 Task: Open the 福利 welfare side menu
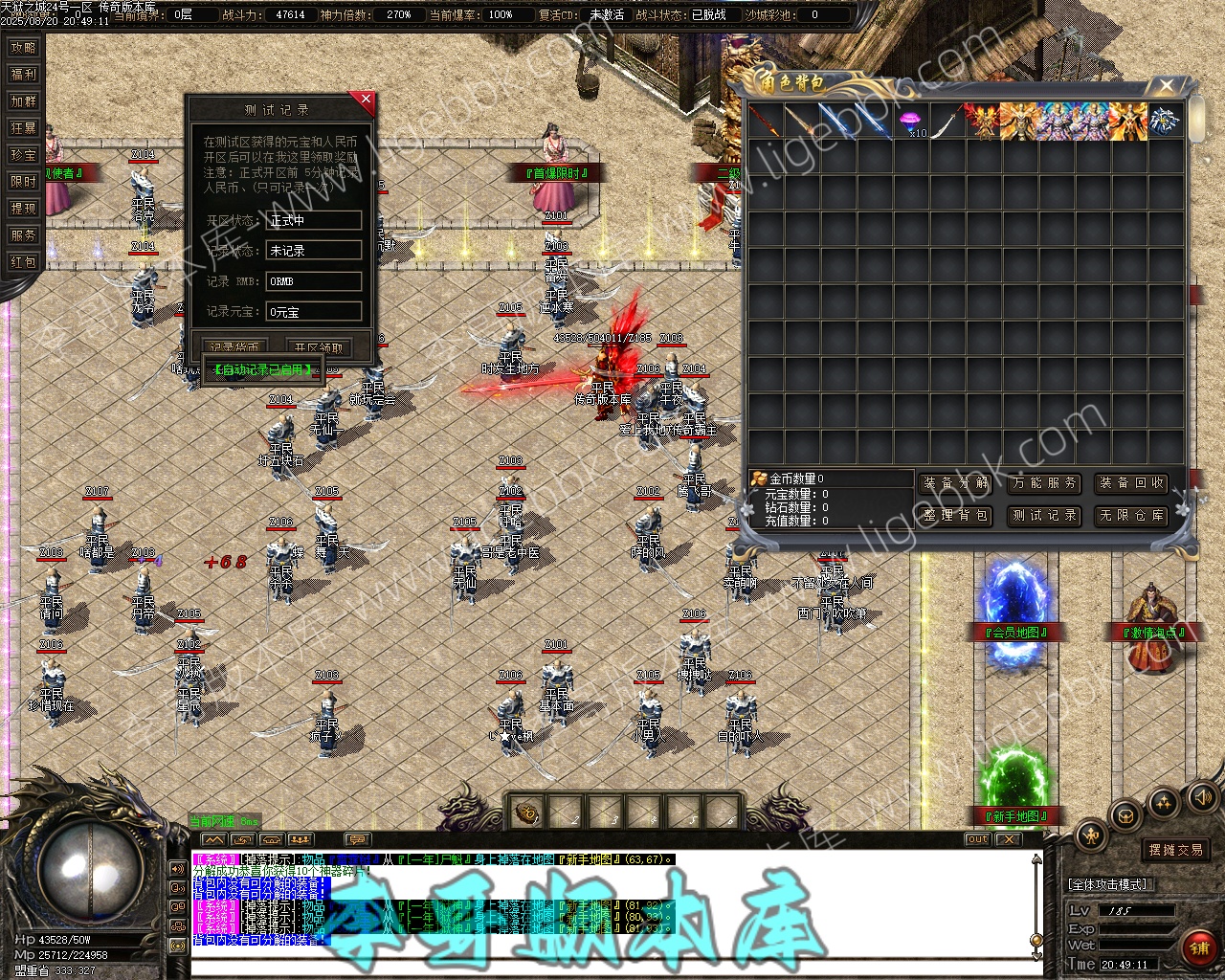23,74
